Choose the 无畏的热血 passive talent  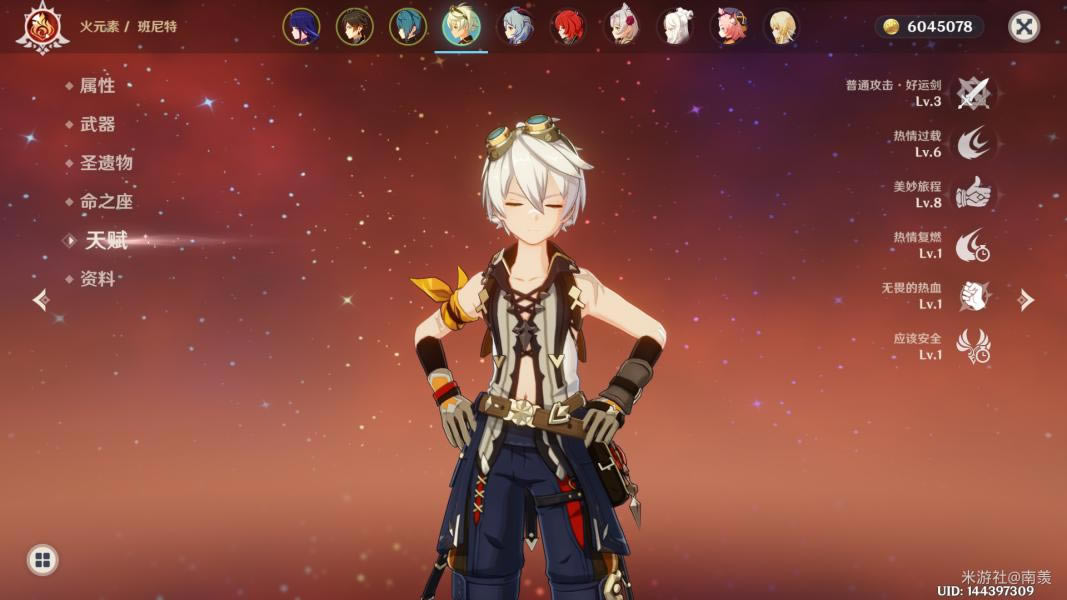(972, 296)
